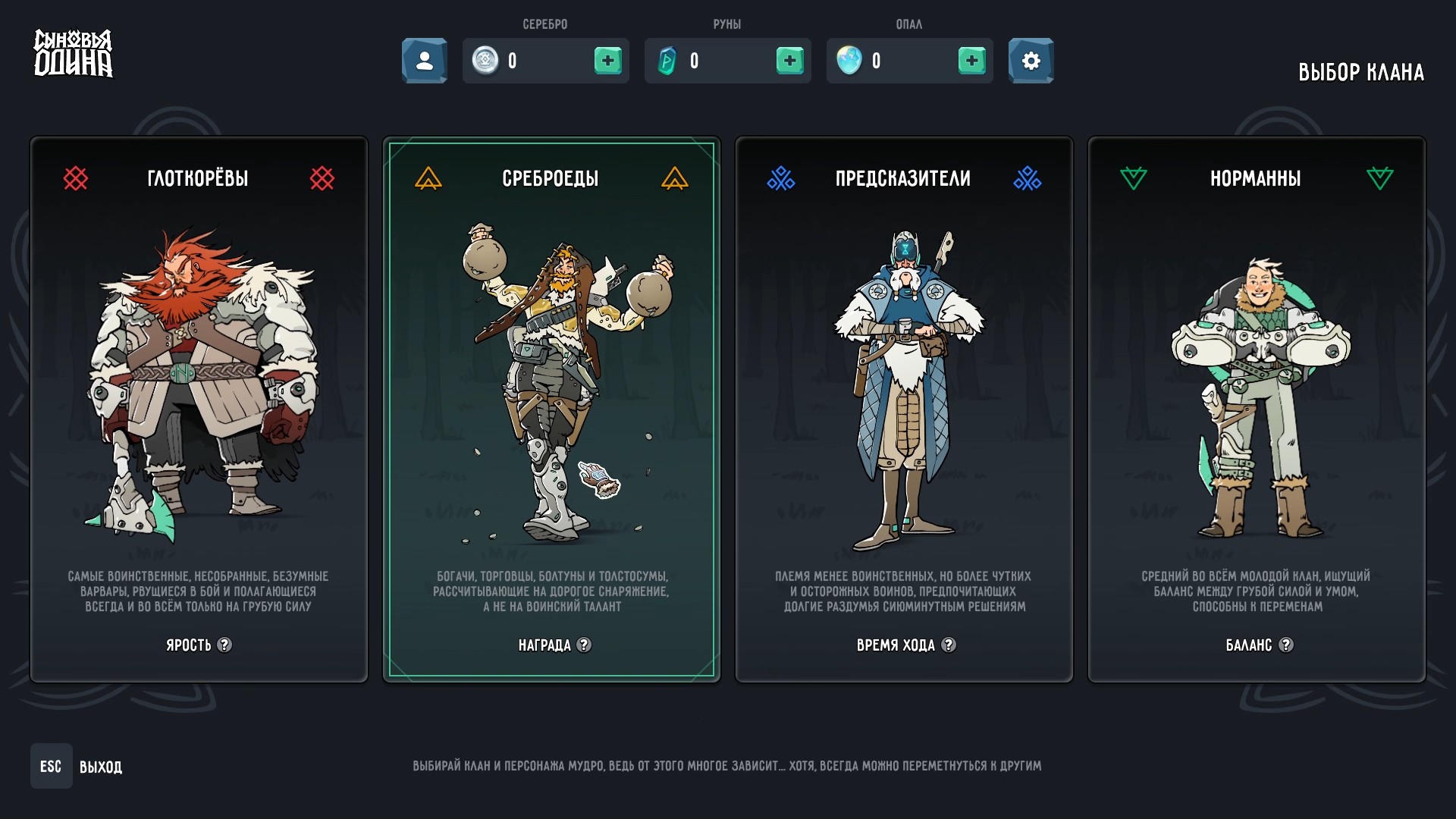Add more Руны with plus button
Viewport: 1456px width, 819px height.
[789, 61]
